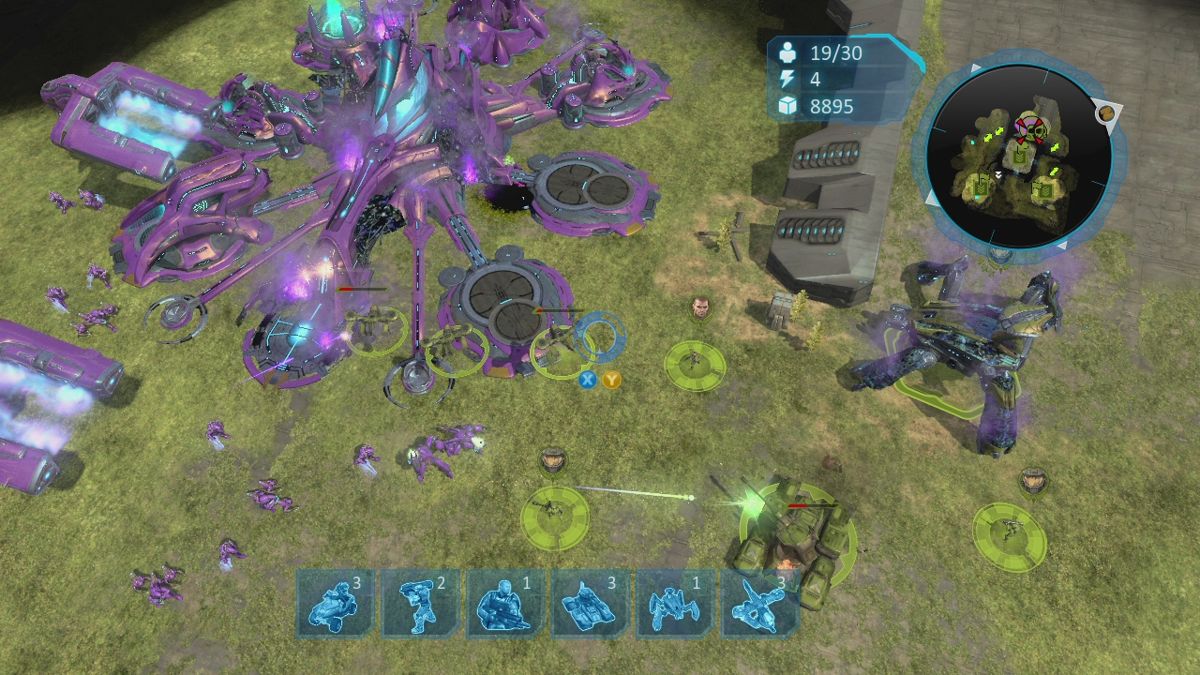
Task: Jump to the red skull marker on minimap
Action: tap(1028, 126)
